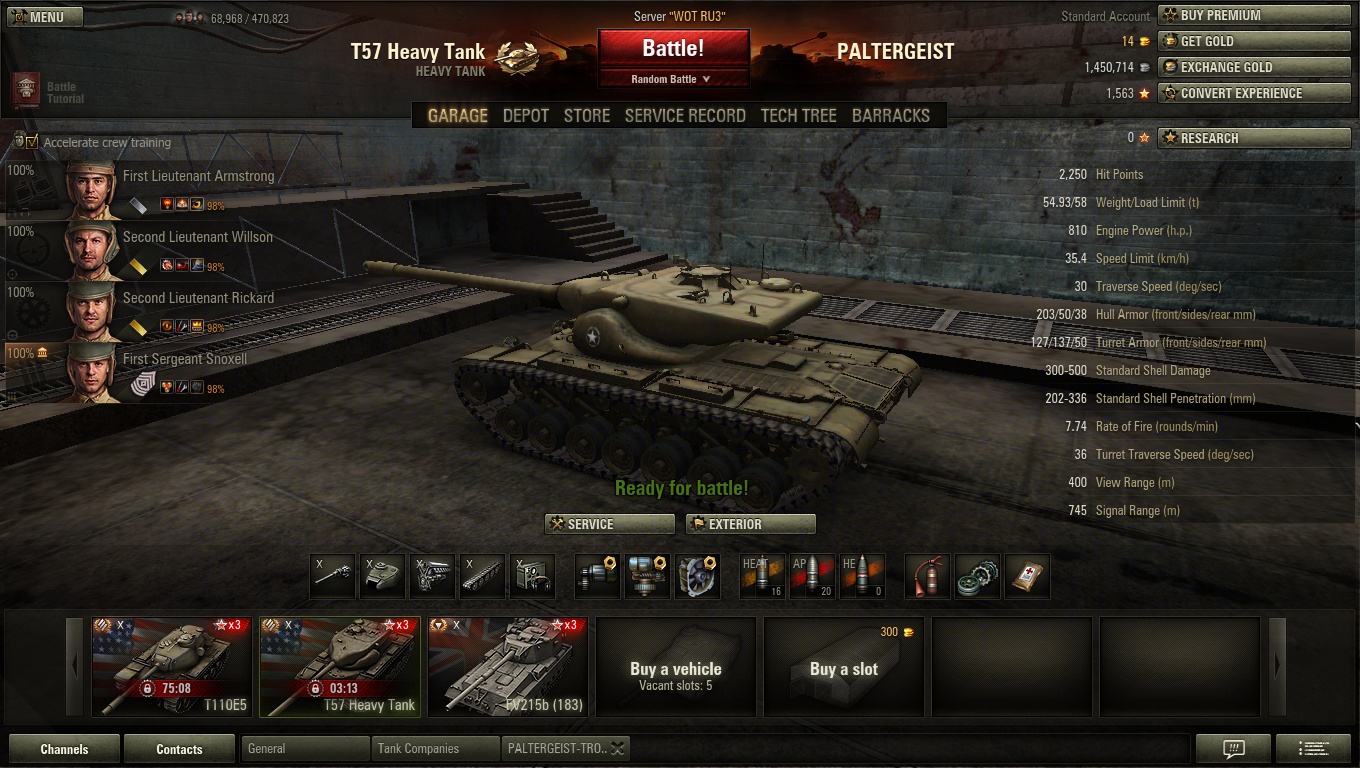Select the T110E5 tank in the carousel
Image resolution: width=1360 pixels, height=768 pixels.
(172, 666)
